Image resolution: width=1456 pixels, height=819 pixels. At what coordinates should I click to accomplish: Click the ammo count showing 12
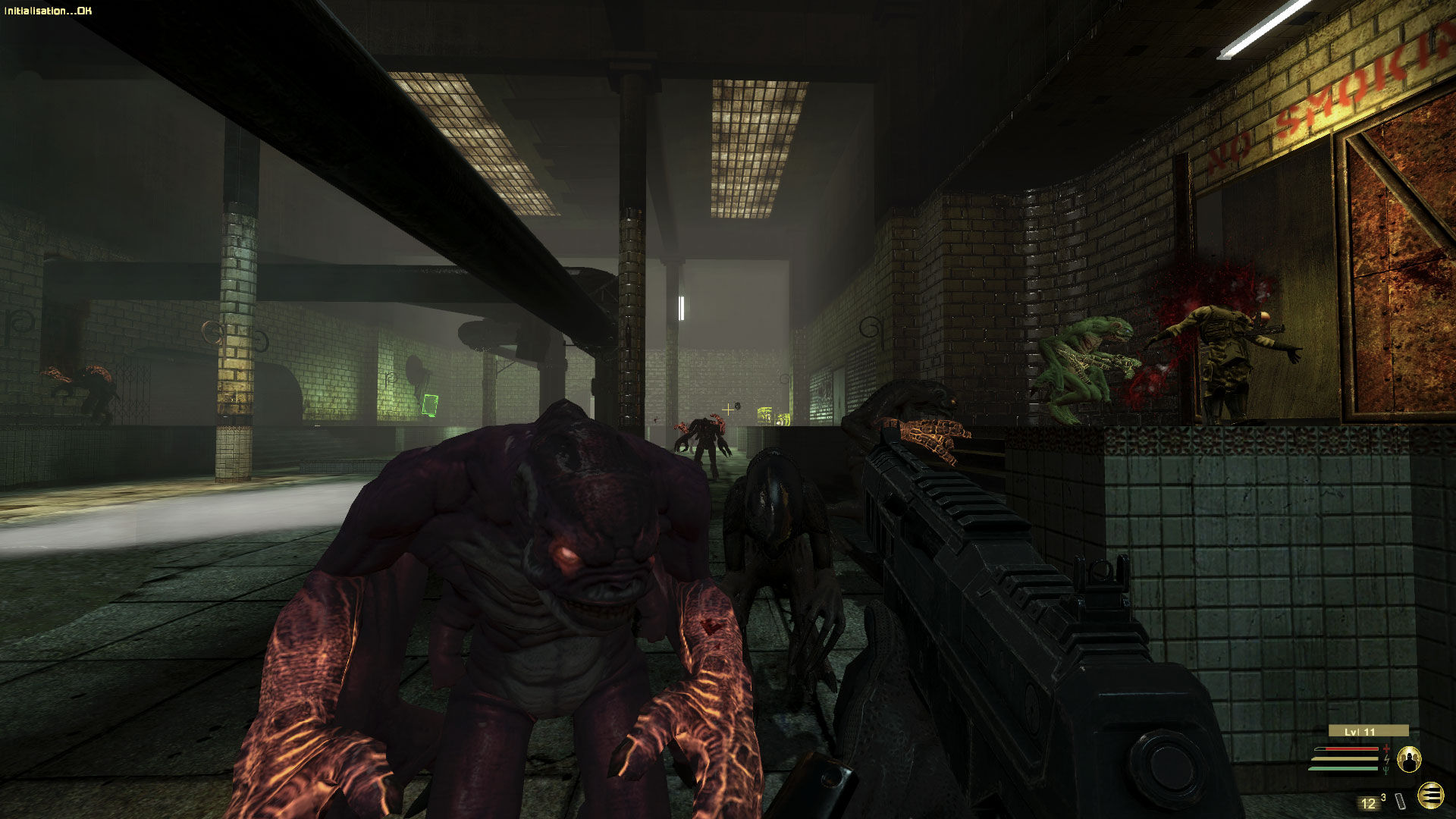1369,802
